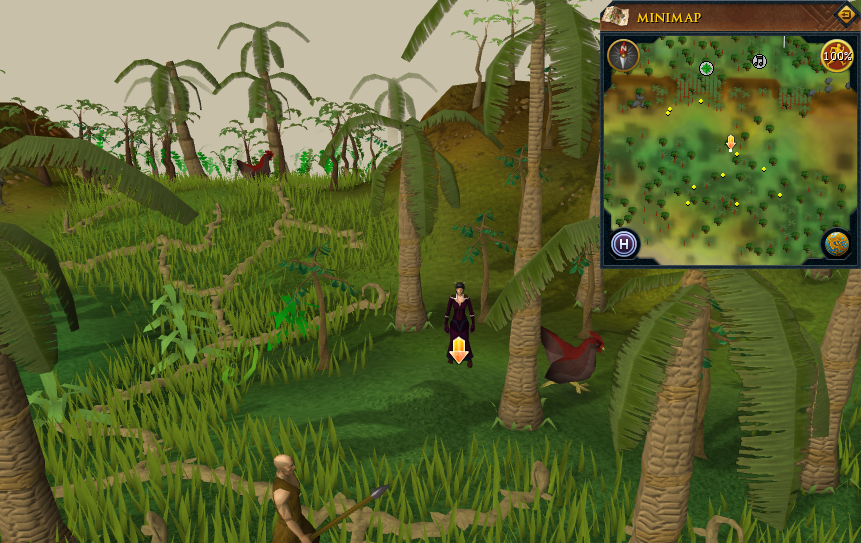861x543 pixels.
Task: Click the orange arrow marker on the minimap
Action: point(730,143)
